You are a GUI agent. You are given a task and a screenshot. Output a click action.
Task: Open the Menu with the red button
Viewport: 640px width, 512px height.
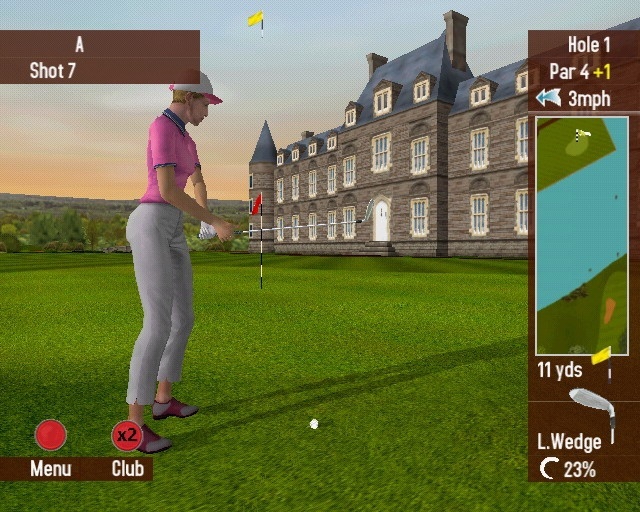[x=50, y=435]
